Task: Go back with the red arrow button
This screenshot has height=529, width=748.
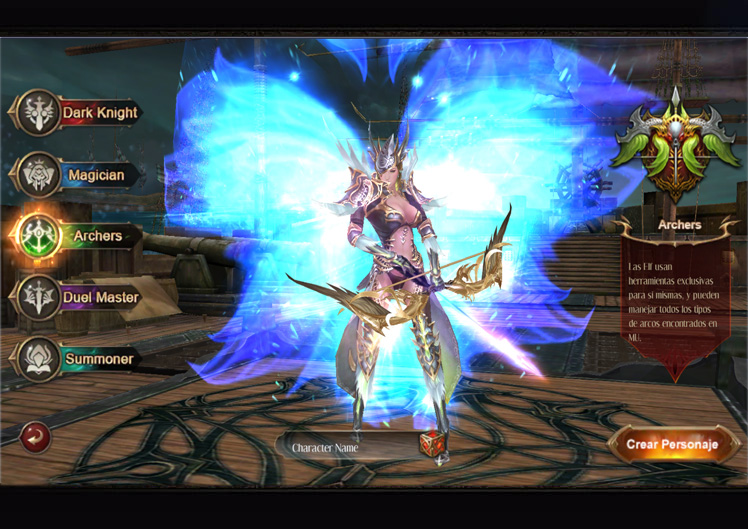Action: point(36,437)
